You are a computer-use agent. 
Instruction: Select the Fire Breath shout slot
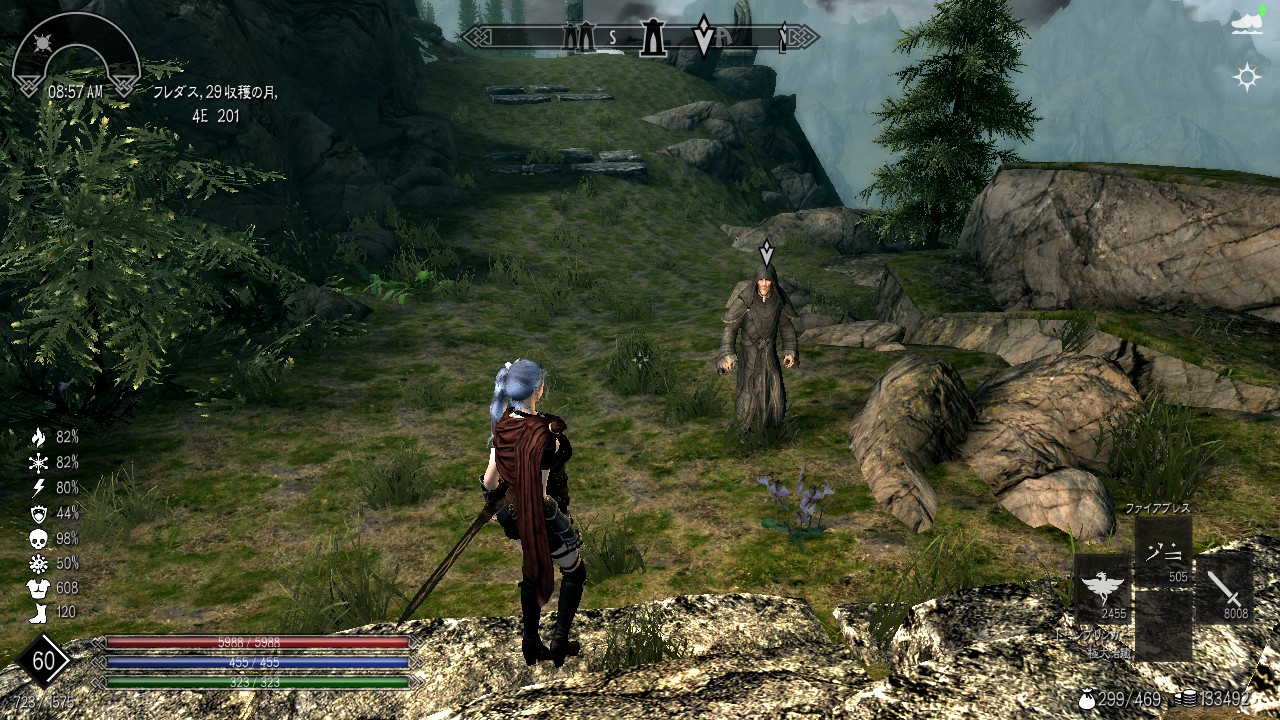tap(1163, 551)
